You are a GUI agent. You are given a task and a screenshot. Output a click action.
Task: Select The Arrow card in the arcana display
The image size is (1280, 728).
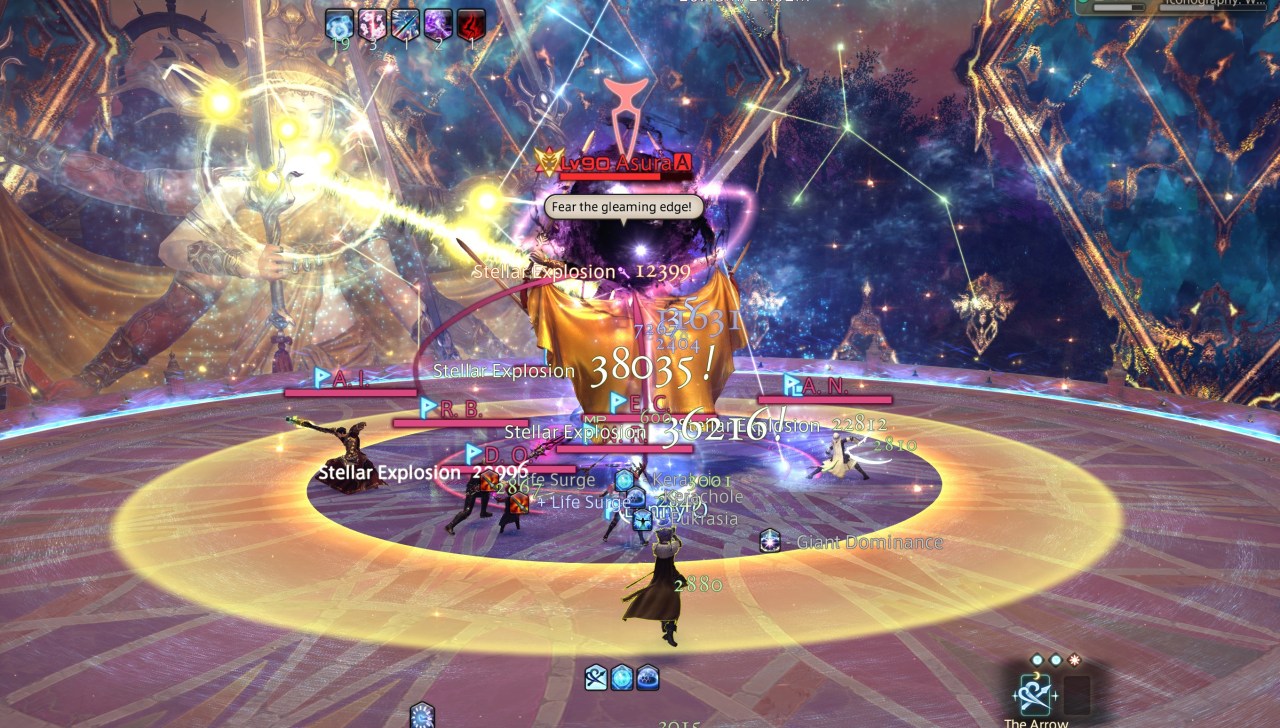click(1035, 694)
